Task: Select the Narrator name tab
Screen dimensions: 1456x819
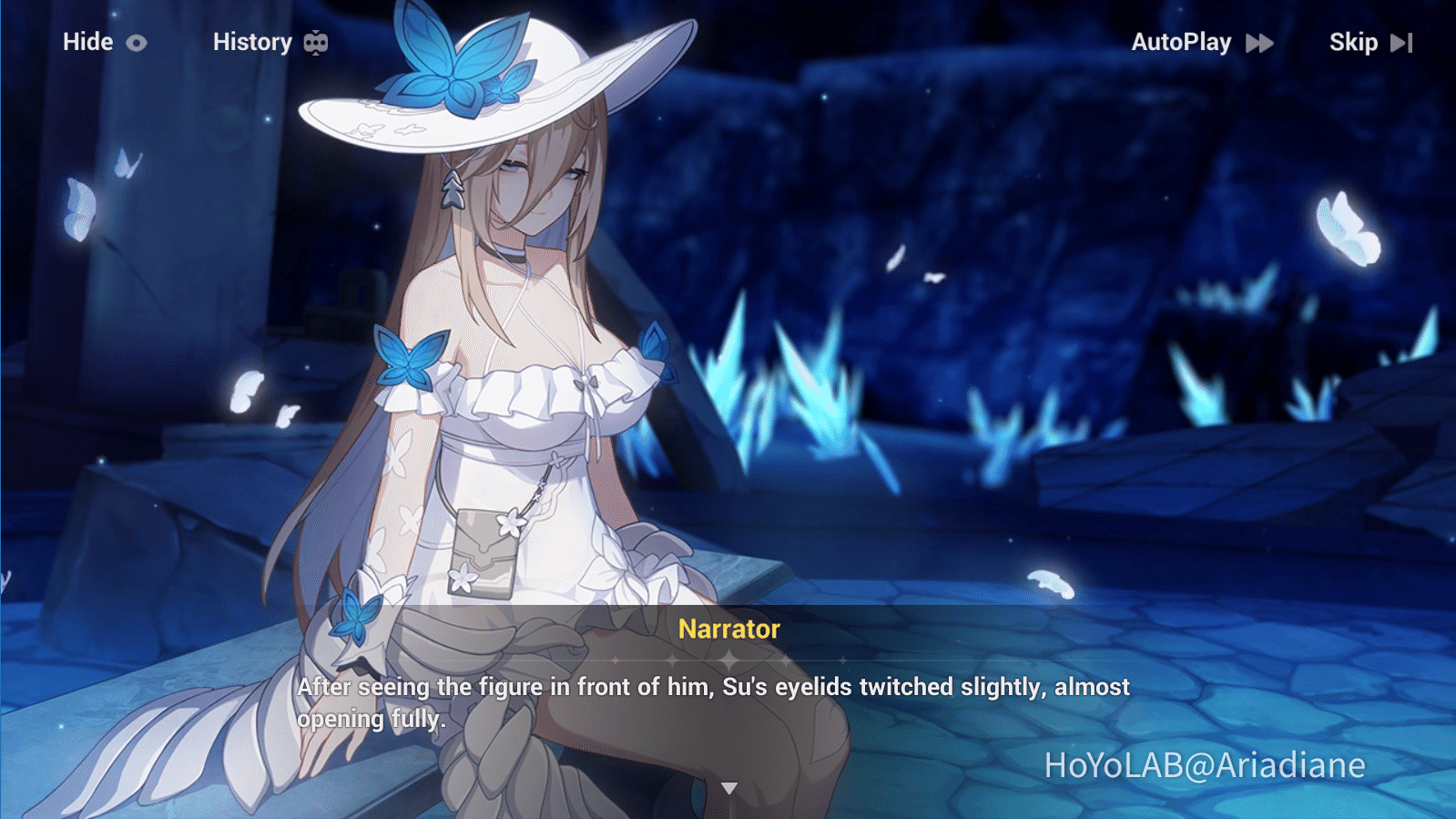Action: pos(728,630)
